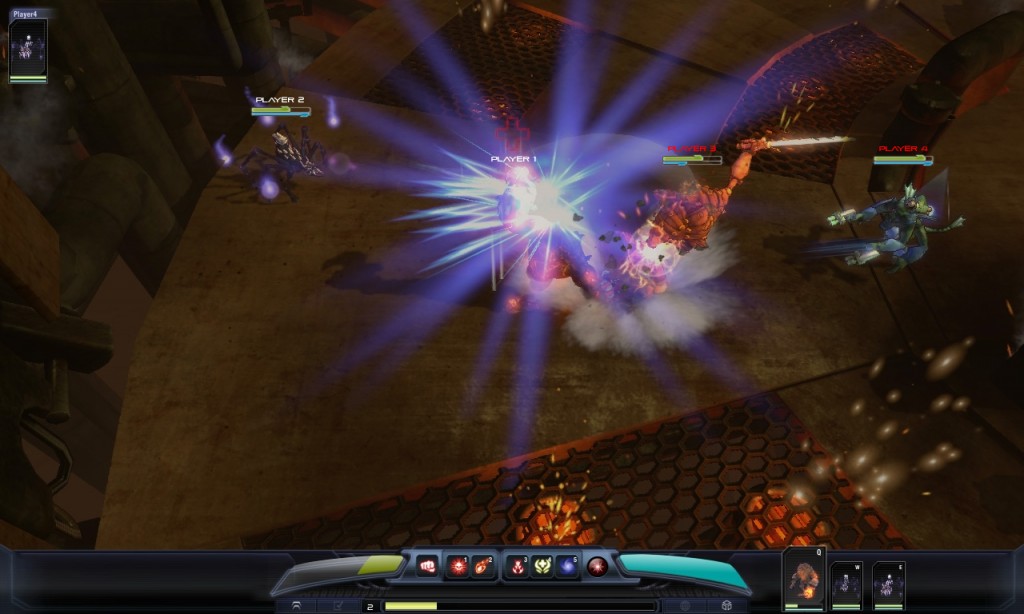
Task: Click the cube icon on bottom bar
Action: click(727, 606)
